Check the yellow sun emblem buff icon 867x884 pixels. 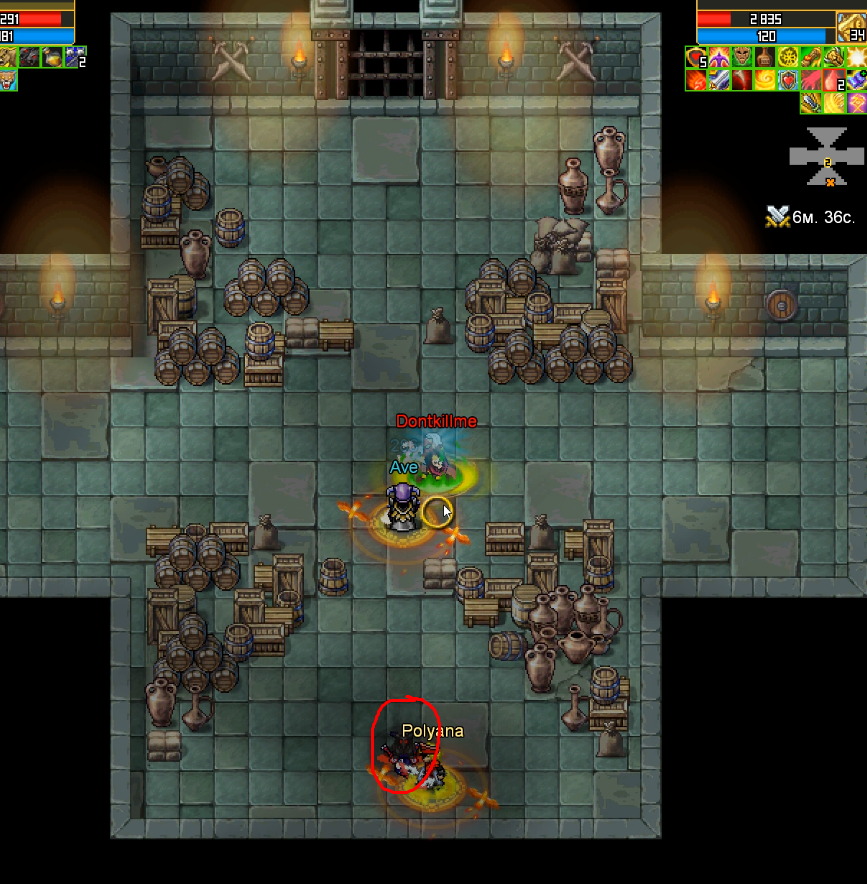(x=787, y=57)
